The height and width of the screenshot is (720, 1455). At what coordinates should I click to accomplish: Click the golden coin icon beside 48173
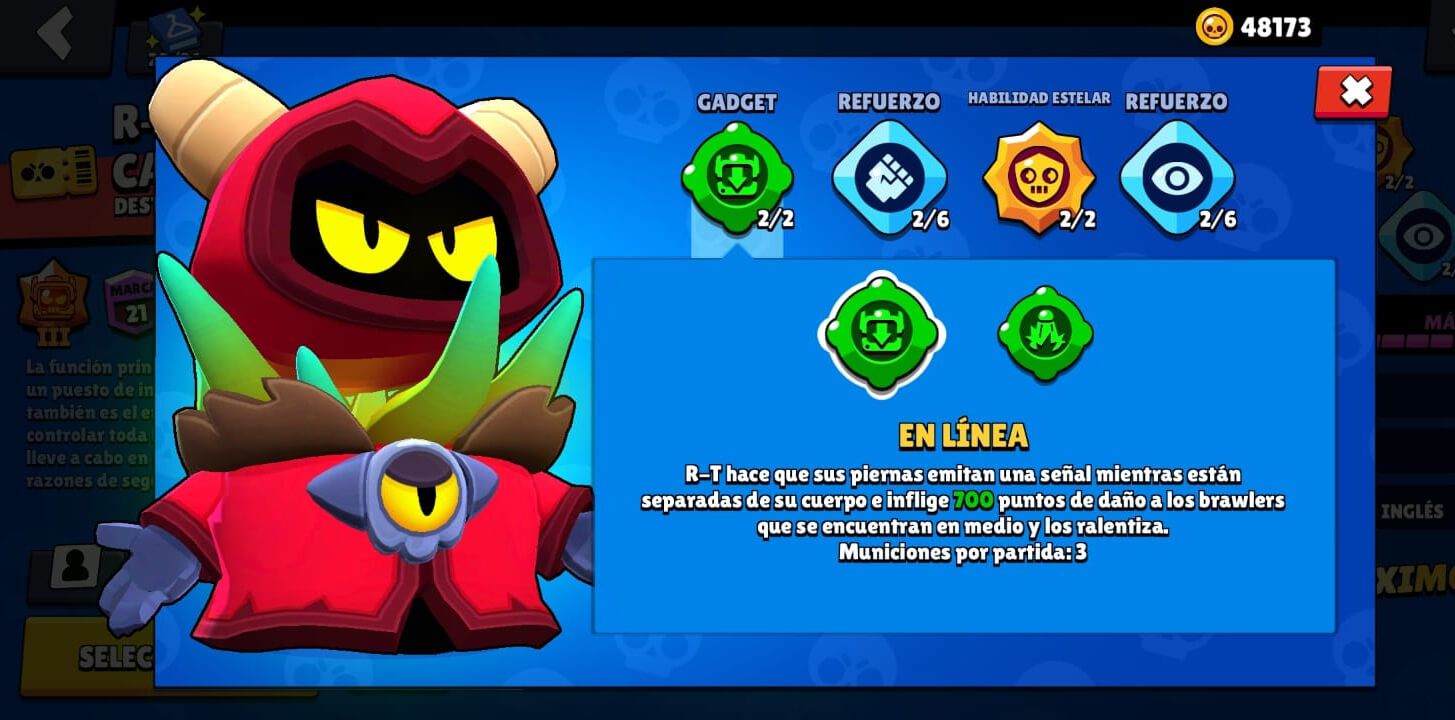(1215, 27)
